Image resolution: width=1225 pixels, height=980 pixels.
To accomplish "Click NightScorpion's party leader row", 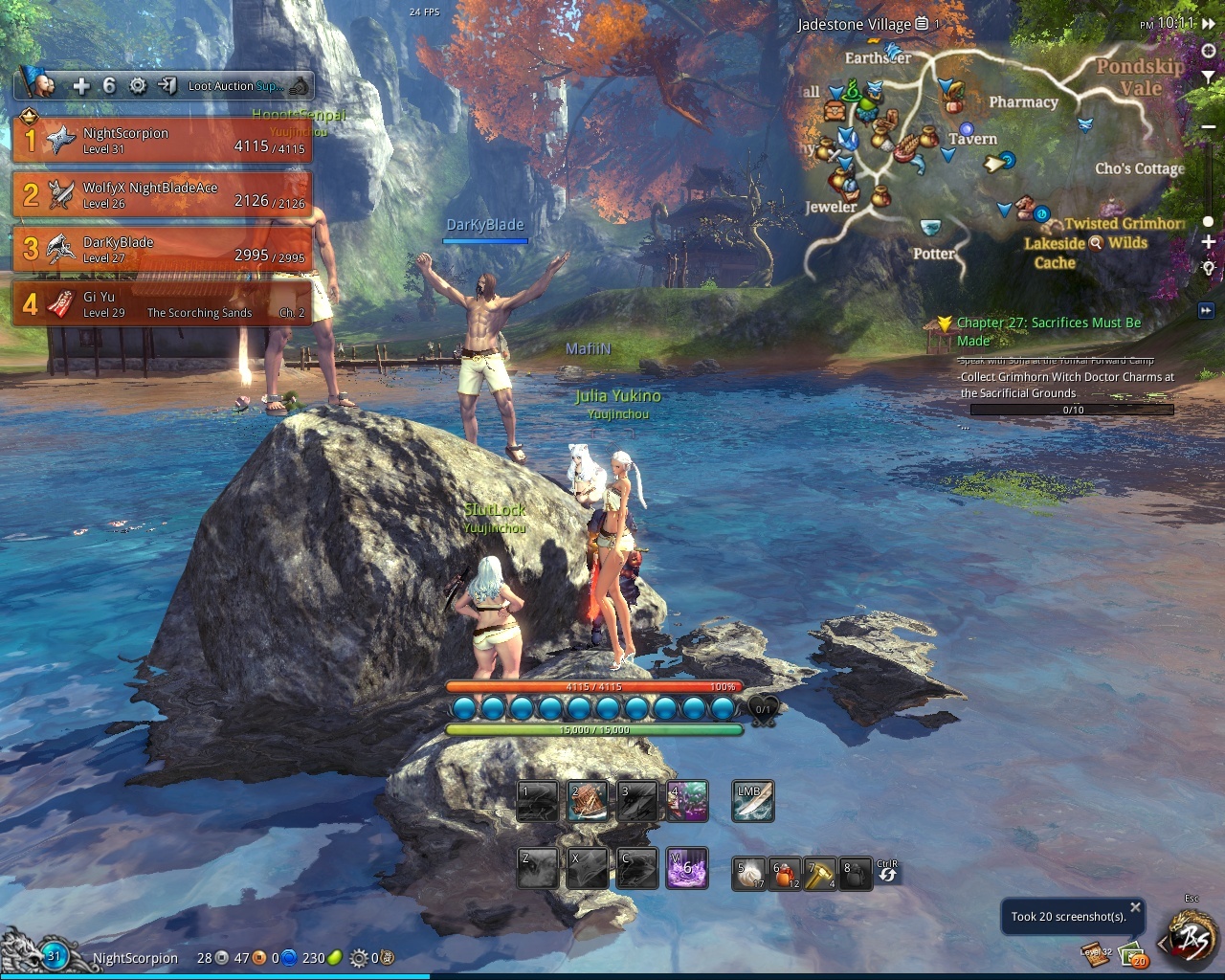I will [163, 141].
